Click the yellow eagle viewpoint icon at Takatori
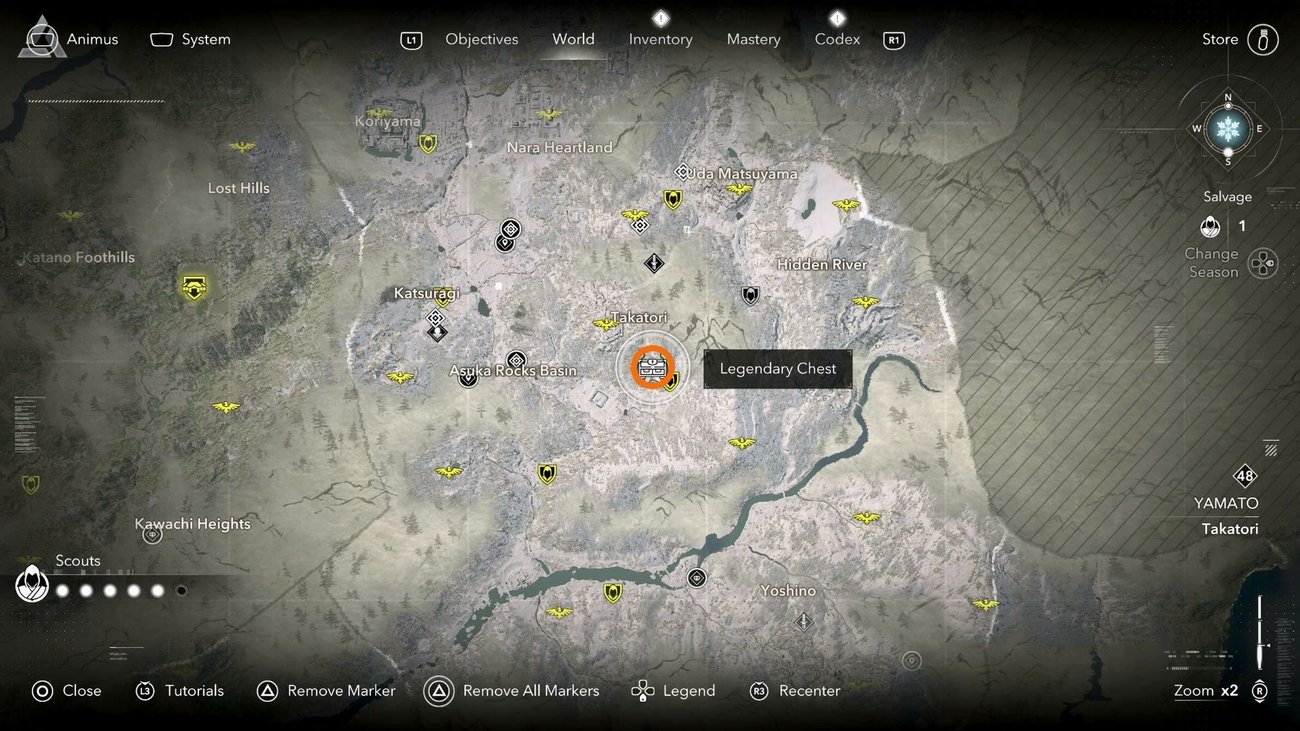 pos(605,325)
